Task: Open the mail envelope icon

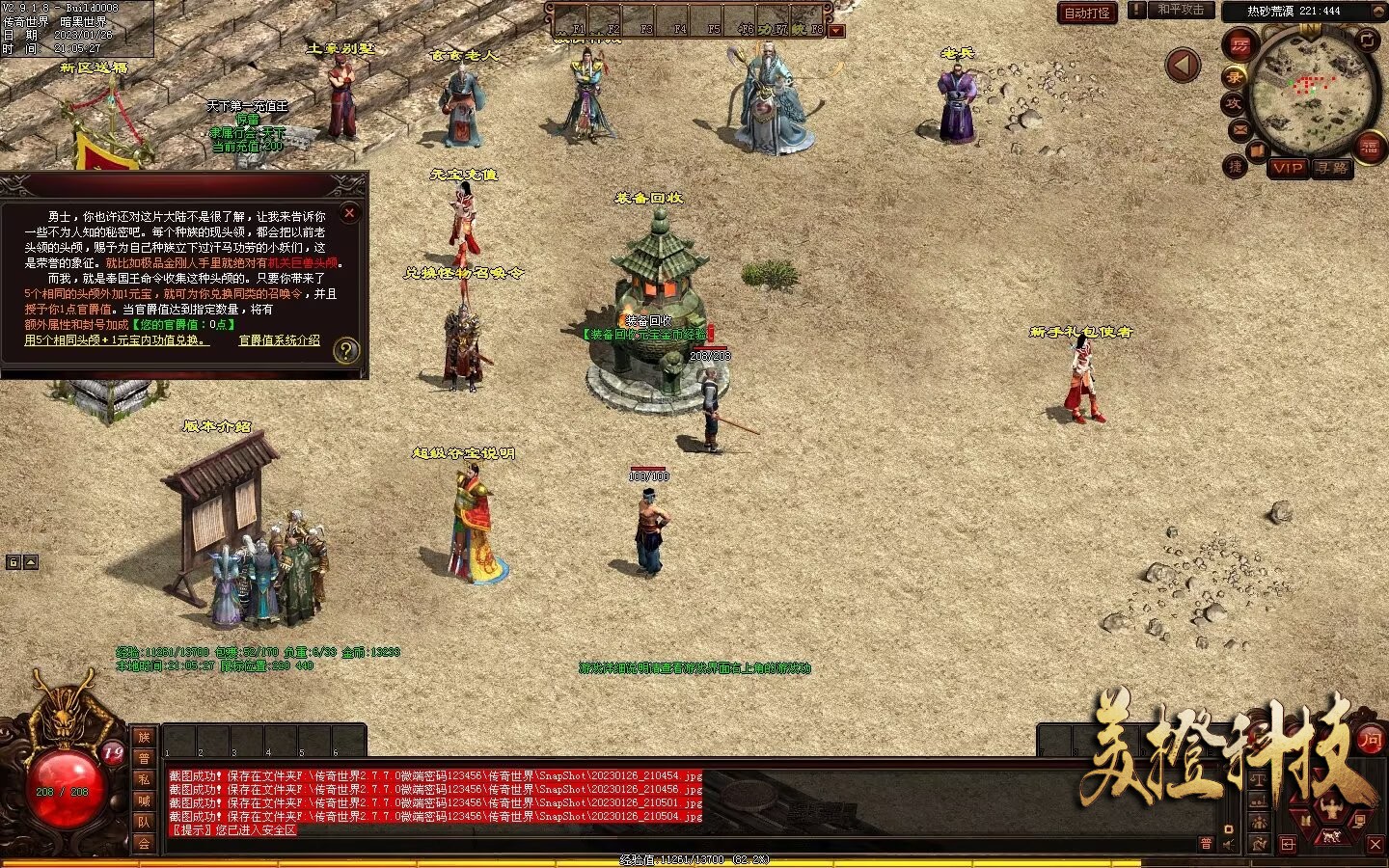Action: click(x=1240, y=129)
